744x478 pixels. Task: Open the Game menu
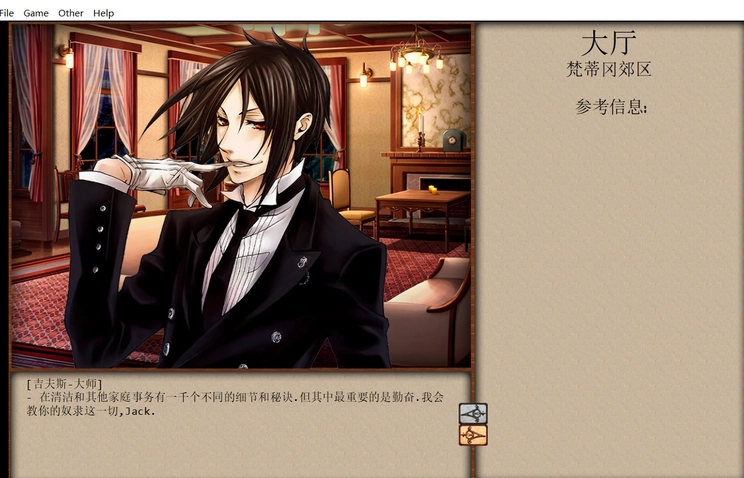pyautogui.click(x=36, y=13)
